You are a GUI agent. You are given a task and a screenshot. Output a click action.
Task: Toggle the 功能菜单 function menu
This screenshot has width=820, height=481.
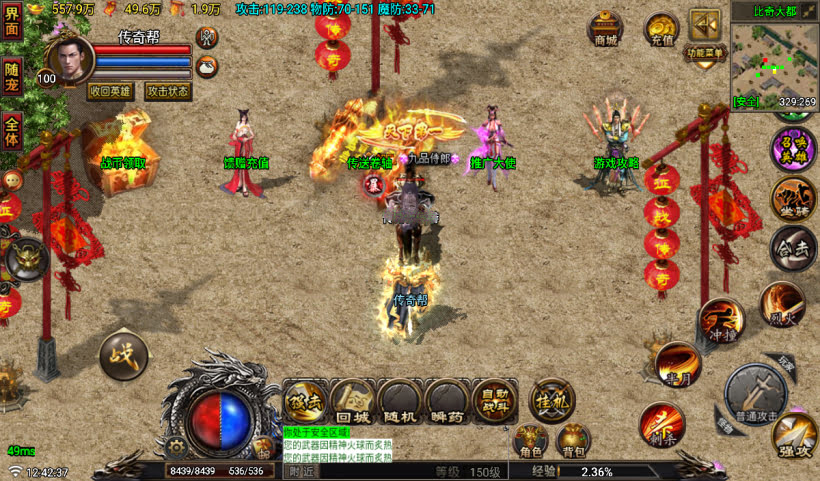[704, 38]
